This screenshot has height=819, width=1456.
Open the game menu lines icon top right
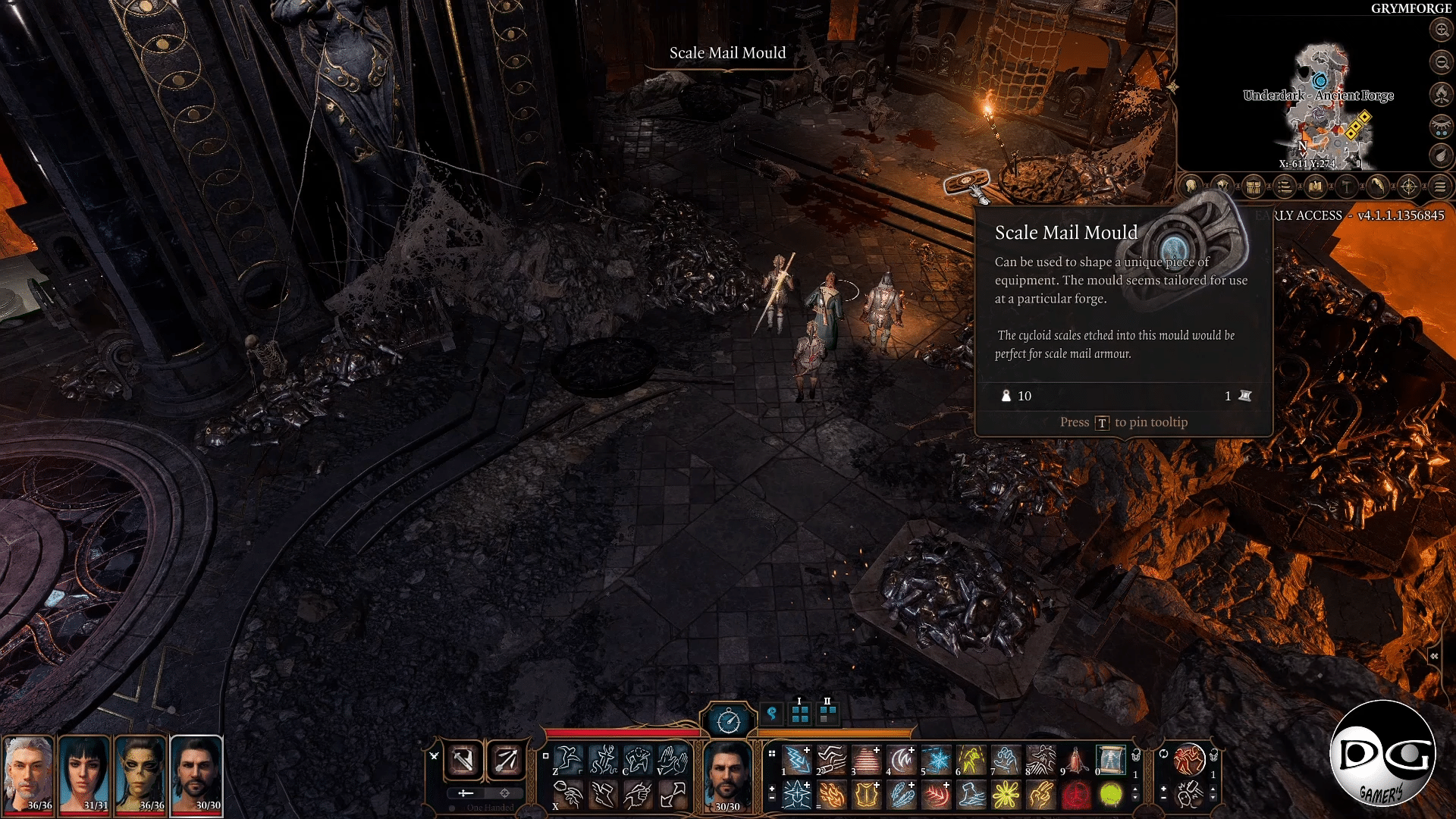[x=1439, y=187]
